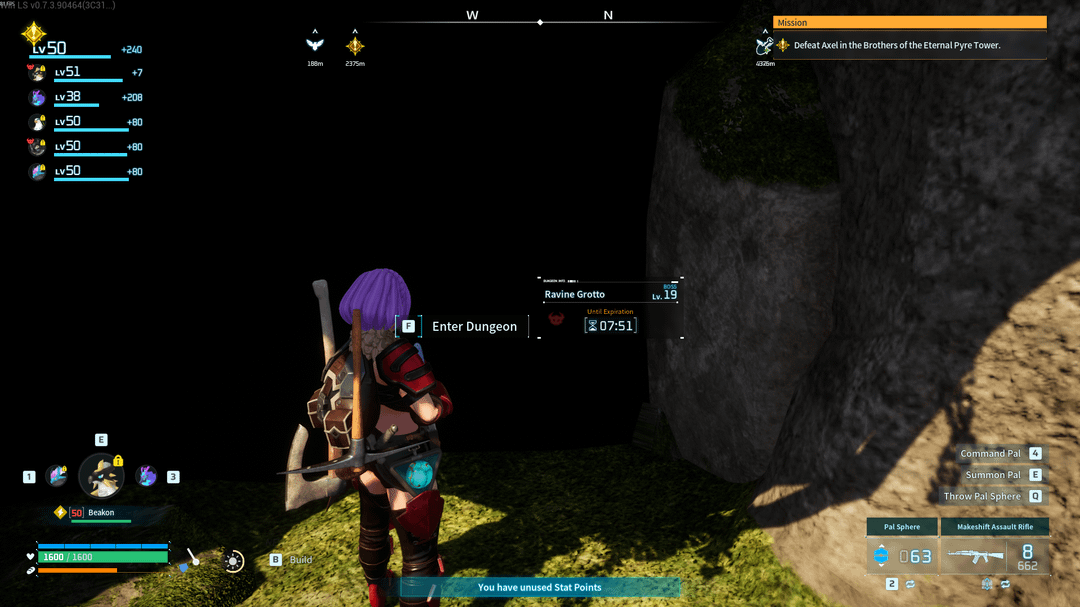This screenshot has width=1080, height=607.
Task: Select the white bird compass marker at 188m
Action: pos(315,45)
